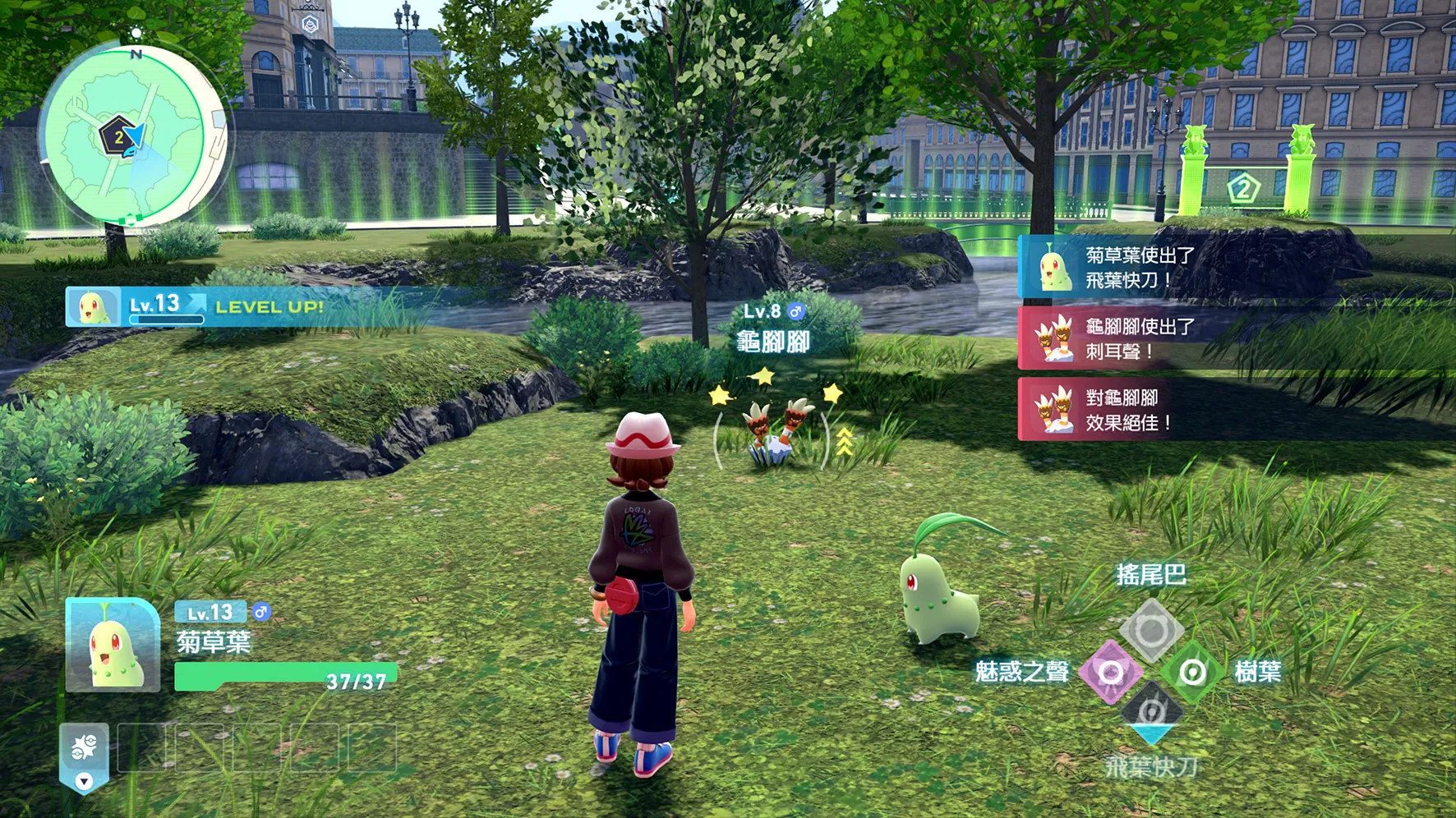Open the burst icon with down arrow
The image size is (1456, 818).
pyautogui.click(x=84, y=757)
